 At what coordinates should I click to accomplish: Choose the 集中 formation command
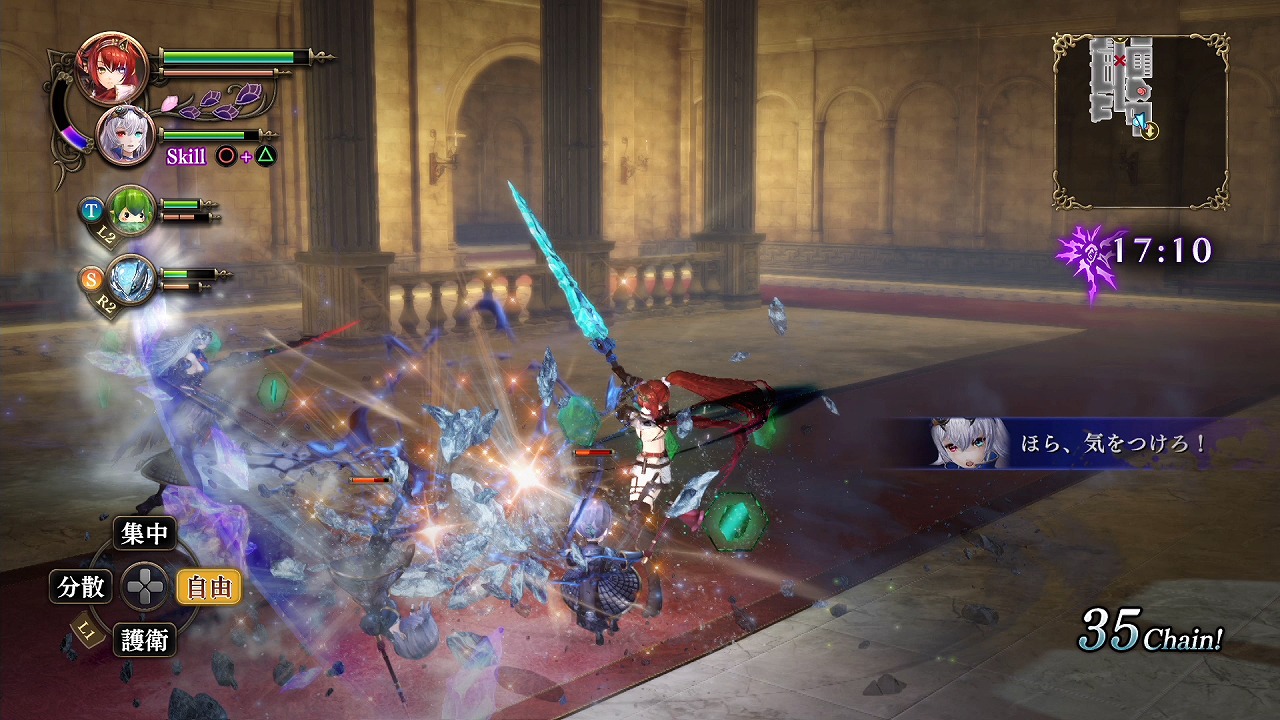point(145,534)
